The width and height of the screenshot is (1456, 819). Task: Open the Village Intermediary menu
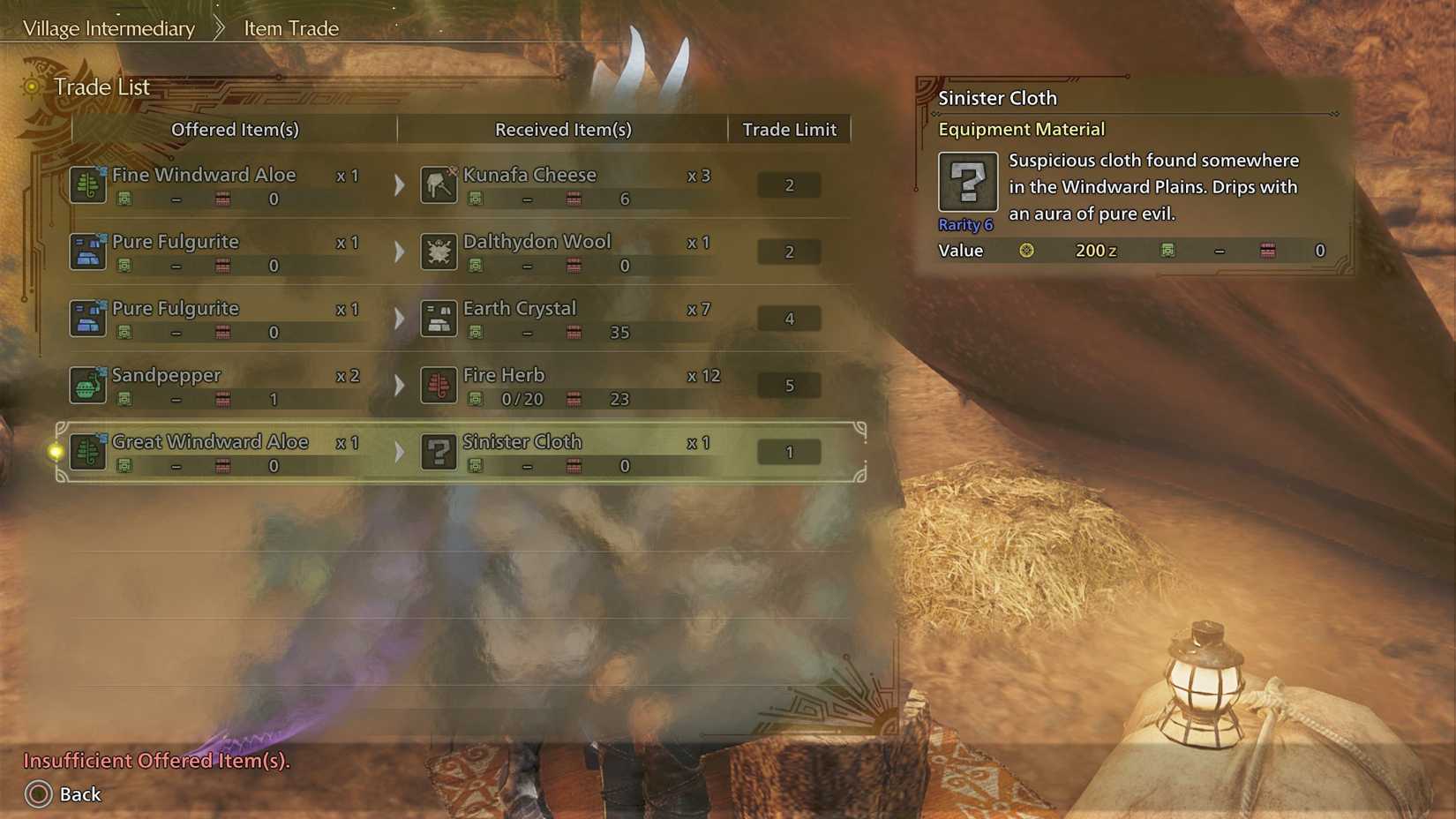[x=109, y=28]
